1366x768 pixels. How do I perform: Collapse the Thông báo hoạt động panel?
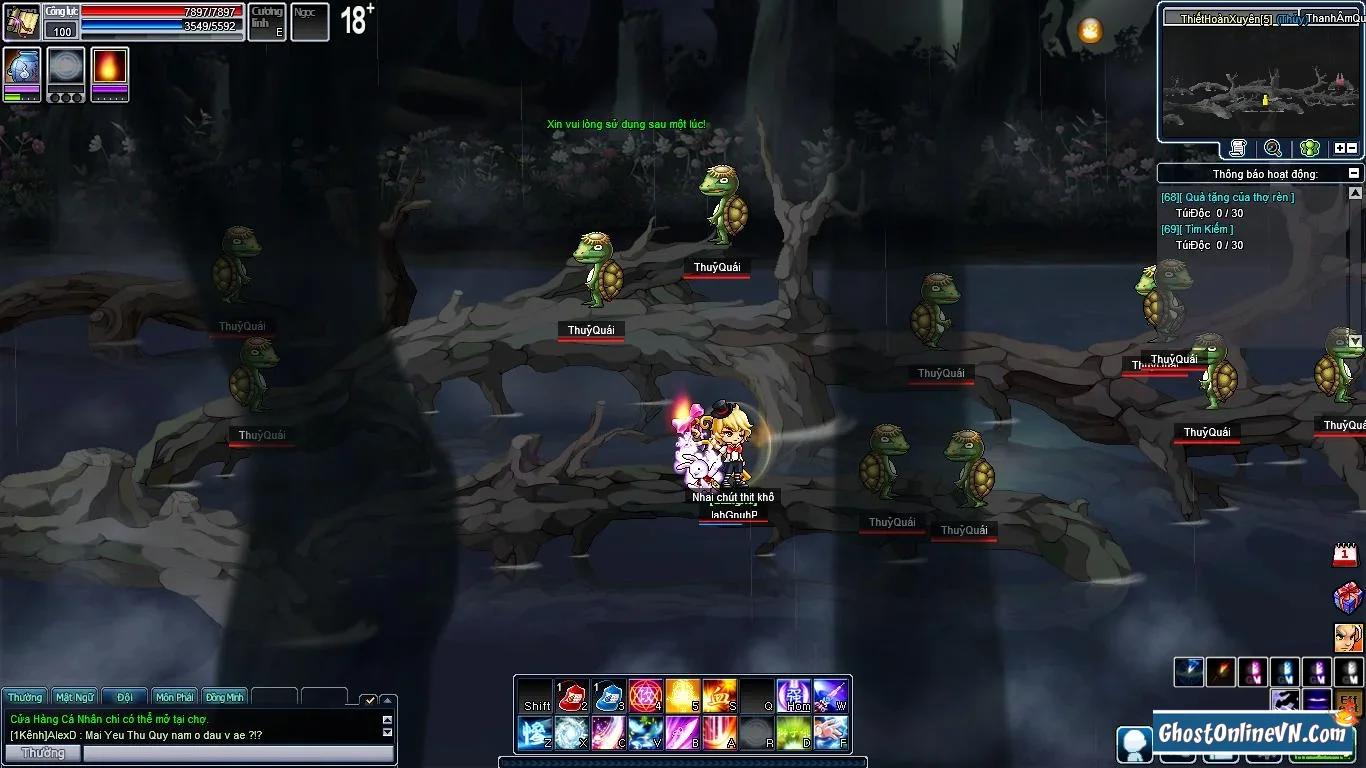pos(1354,174)
